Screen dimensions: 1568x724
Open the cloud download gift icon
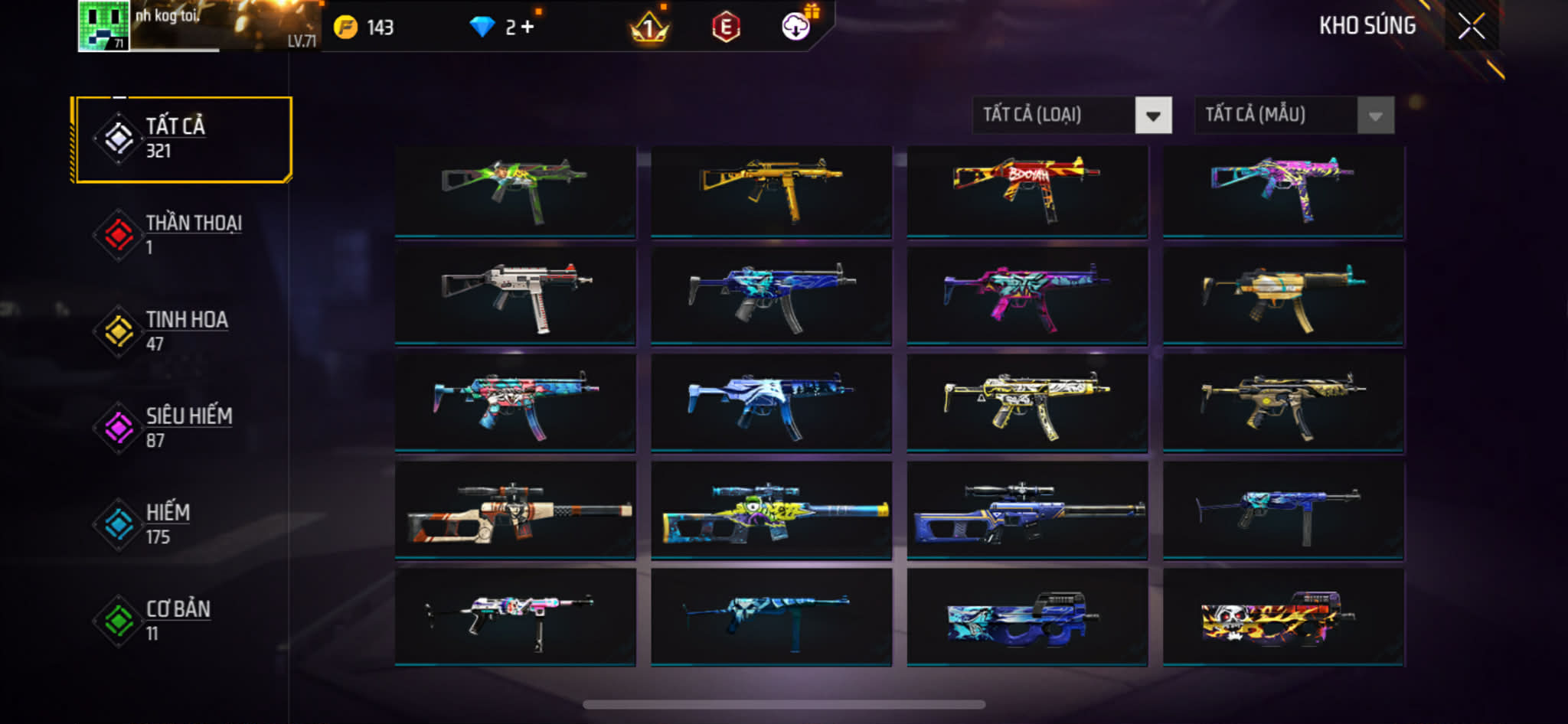coord(797,27)
